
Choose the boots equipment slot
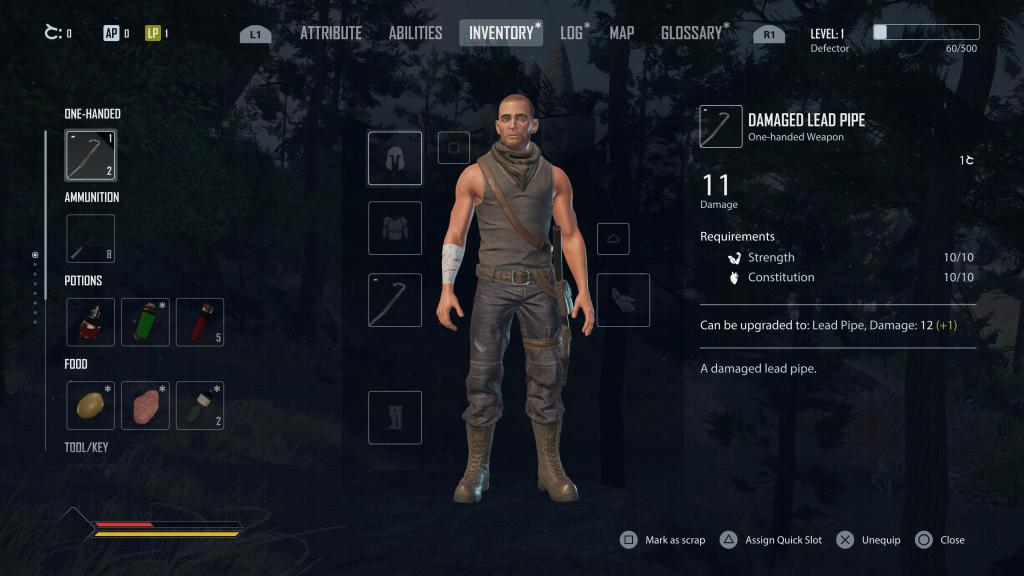point(395,417)
